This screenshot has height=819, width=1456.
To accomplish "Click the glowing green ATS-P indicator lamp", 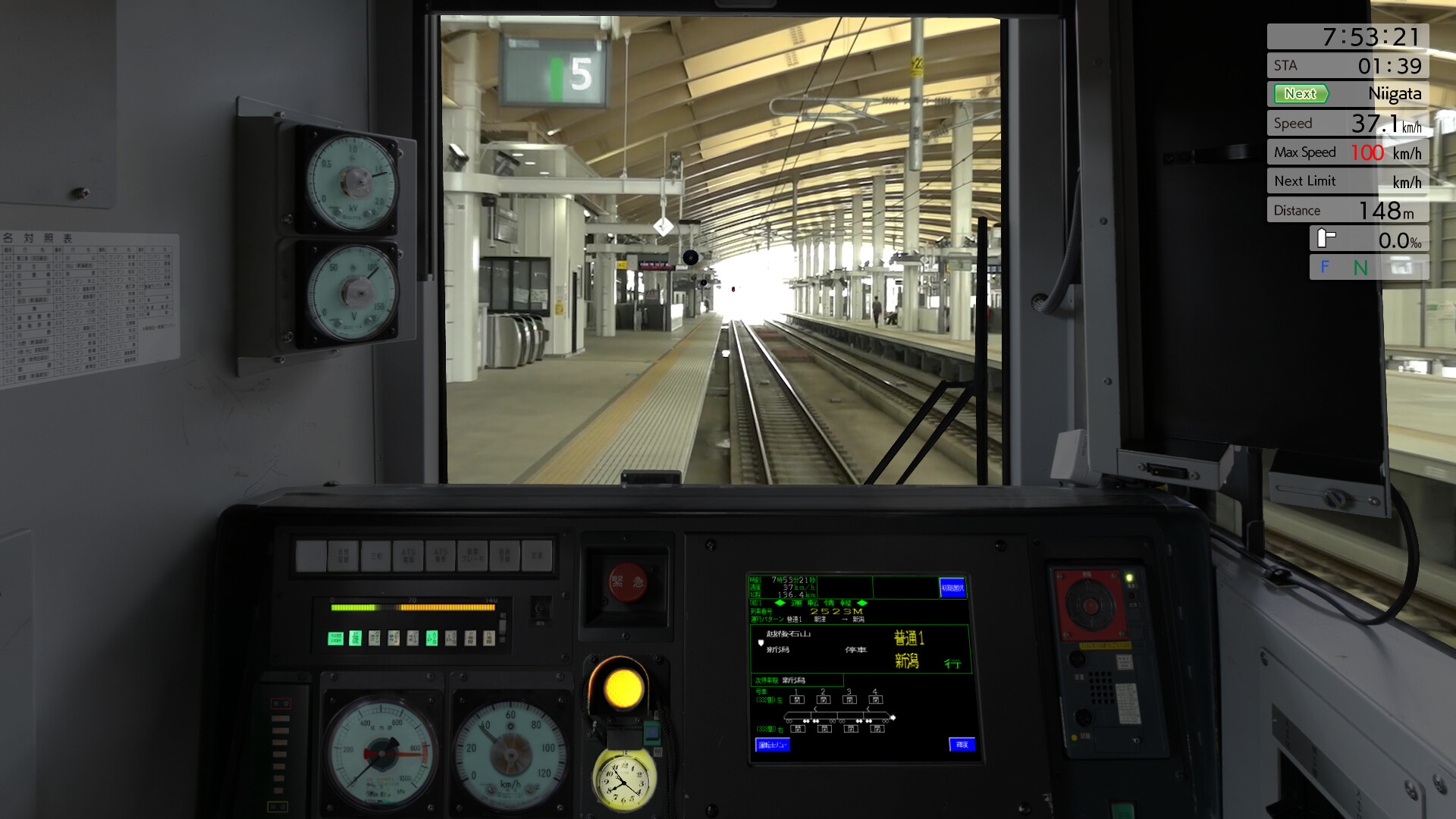I will 431,639.
